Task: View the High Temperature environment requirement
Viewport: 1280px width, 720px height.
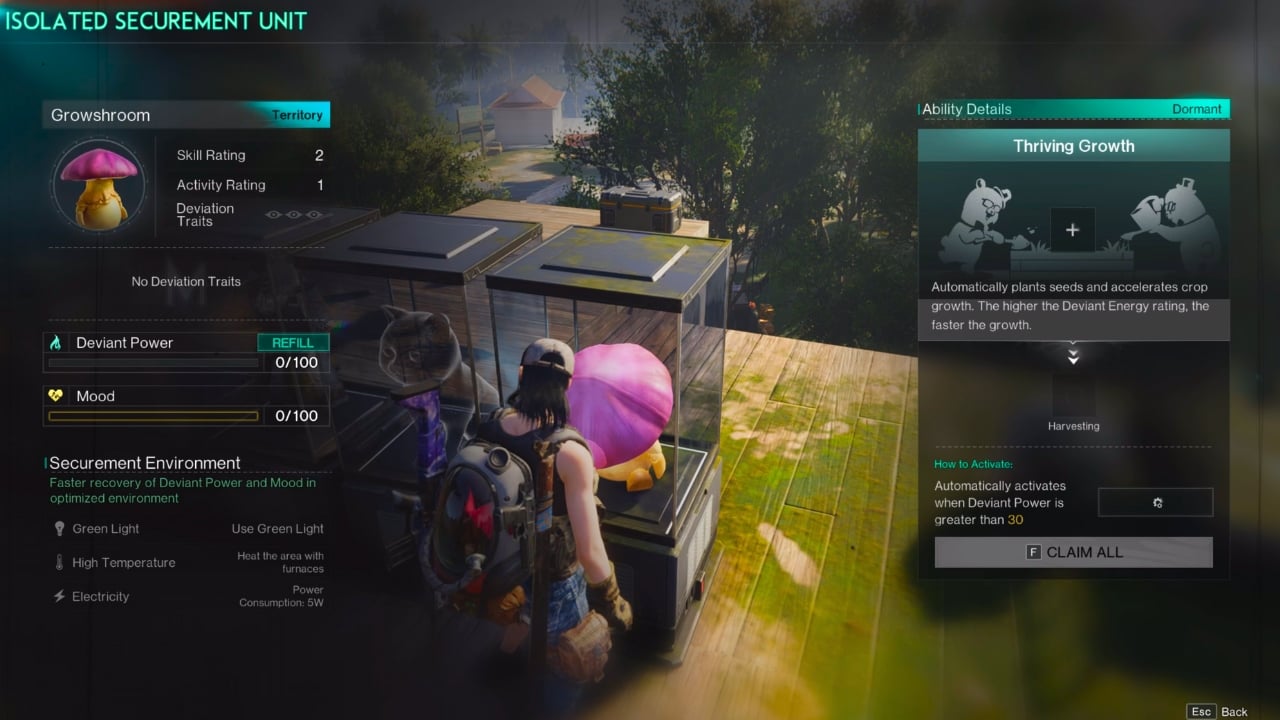Action: pyautogui.click(x=122, y=562)
